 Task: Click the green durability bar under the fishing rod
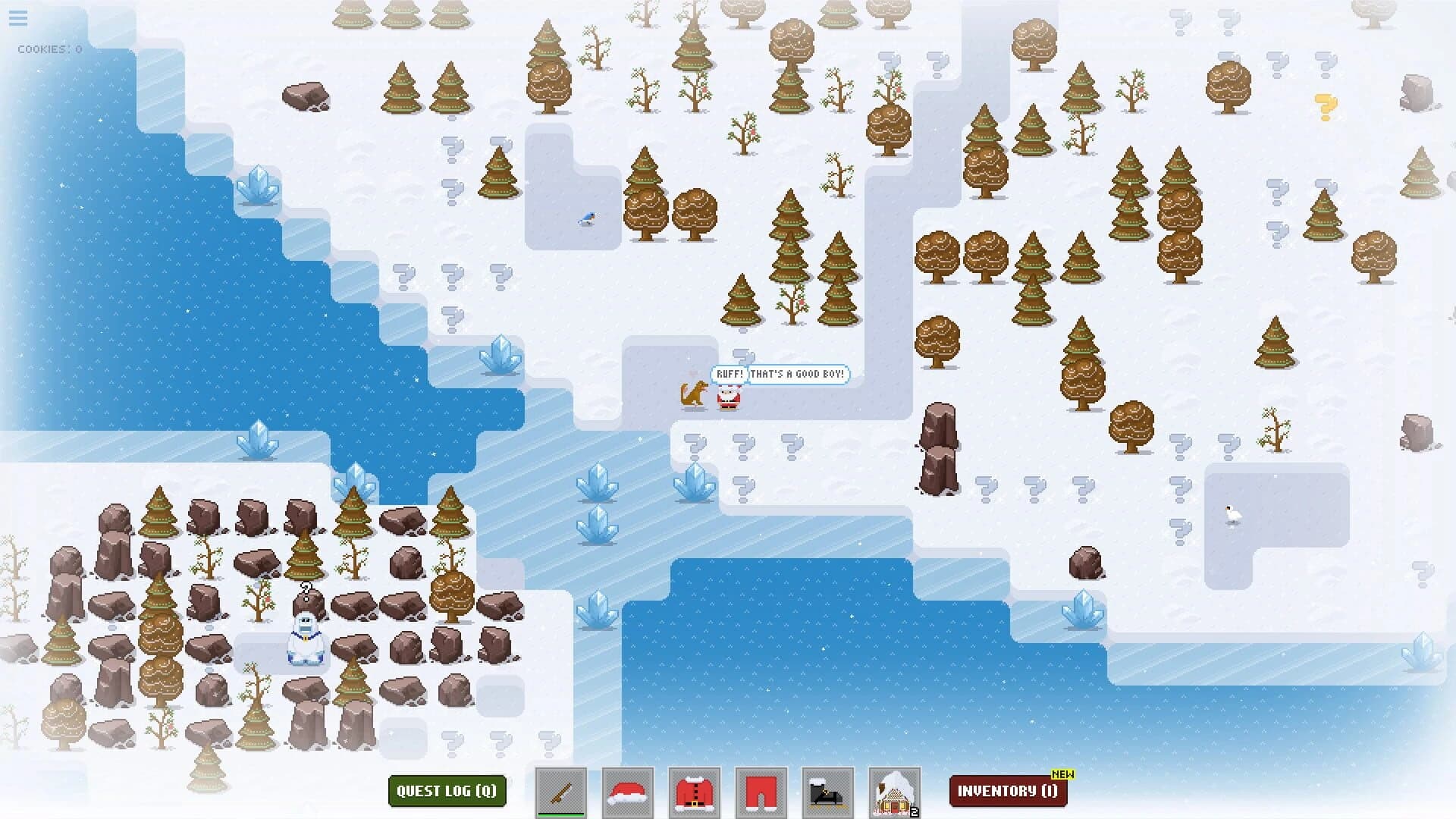[561, 813]
